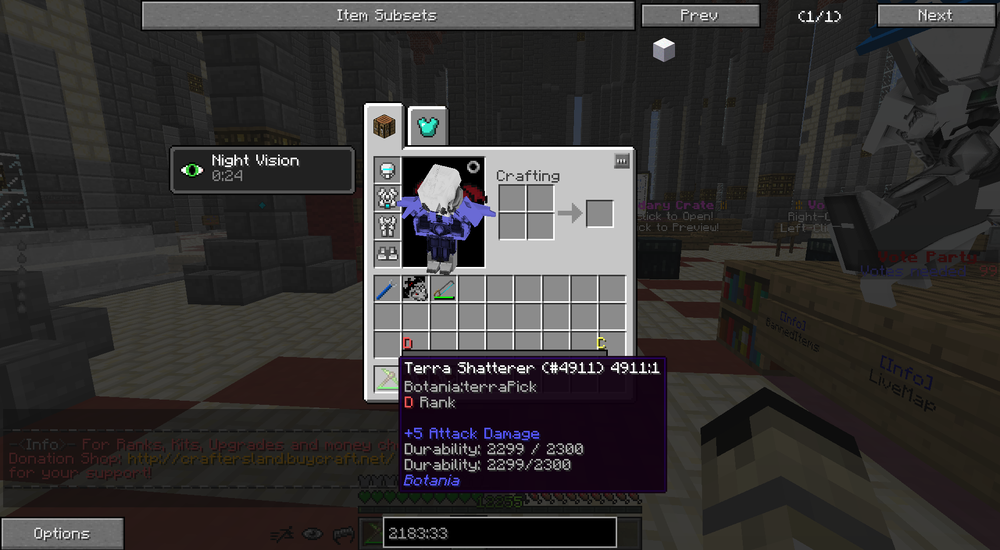Click the crafting output slot
The height and width of the screenshot is (550, 1000).
599,213
